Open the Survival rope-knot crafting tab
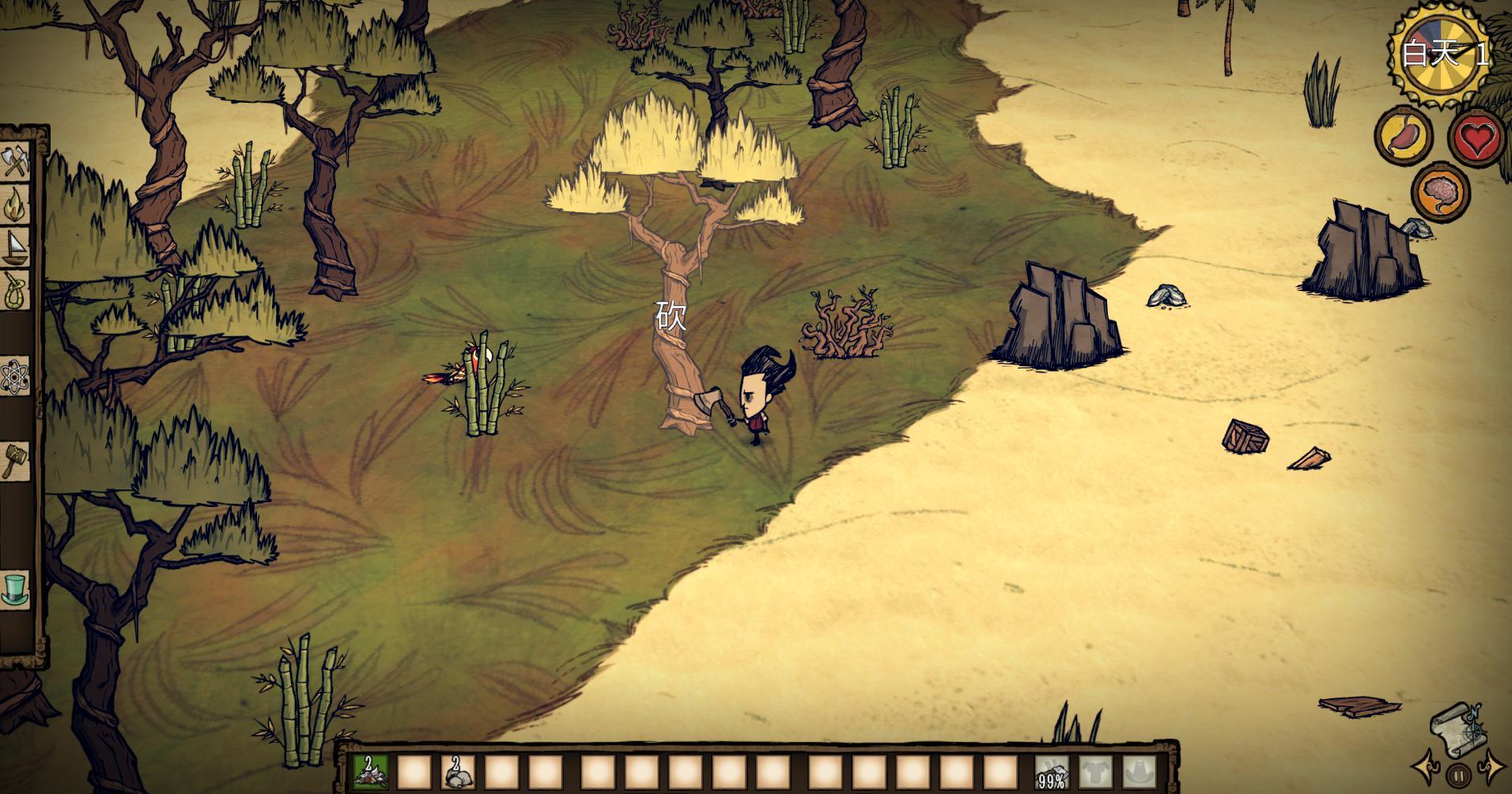The width and height of the screenshot is (1512, 794). pos(16,289)
